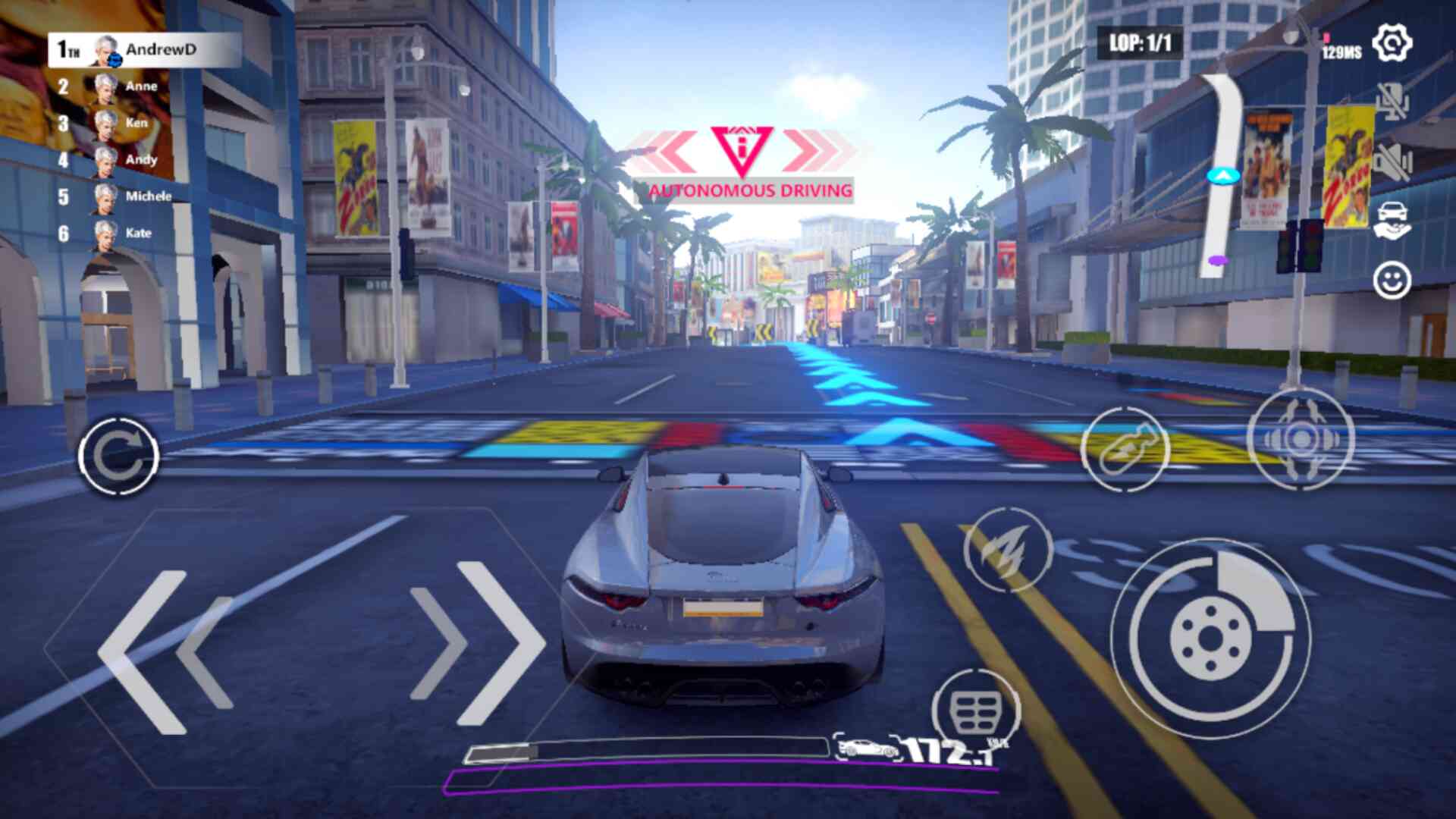This screenshot has width=1456, height=819.
Task: Tap the drift steering wheel button
Action: [1300, 438]
